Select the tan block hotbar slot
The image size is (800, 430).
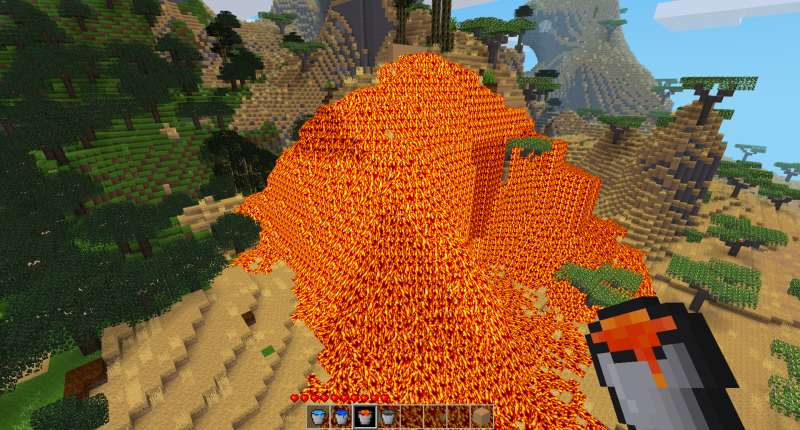pyautogui.click(x=482, y=417)
